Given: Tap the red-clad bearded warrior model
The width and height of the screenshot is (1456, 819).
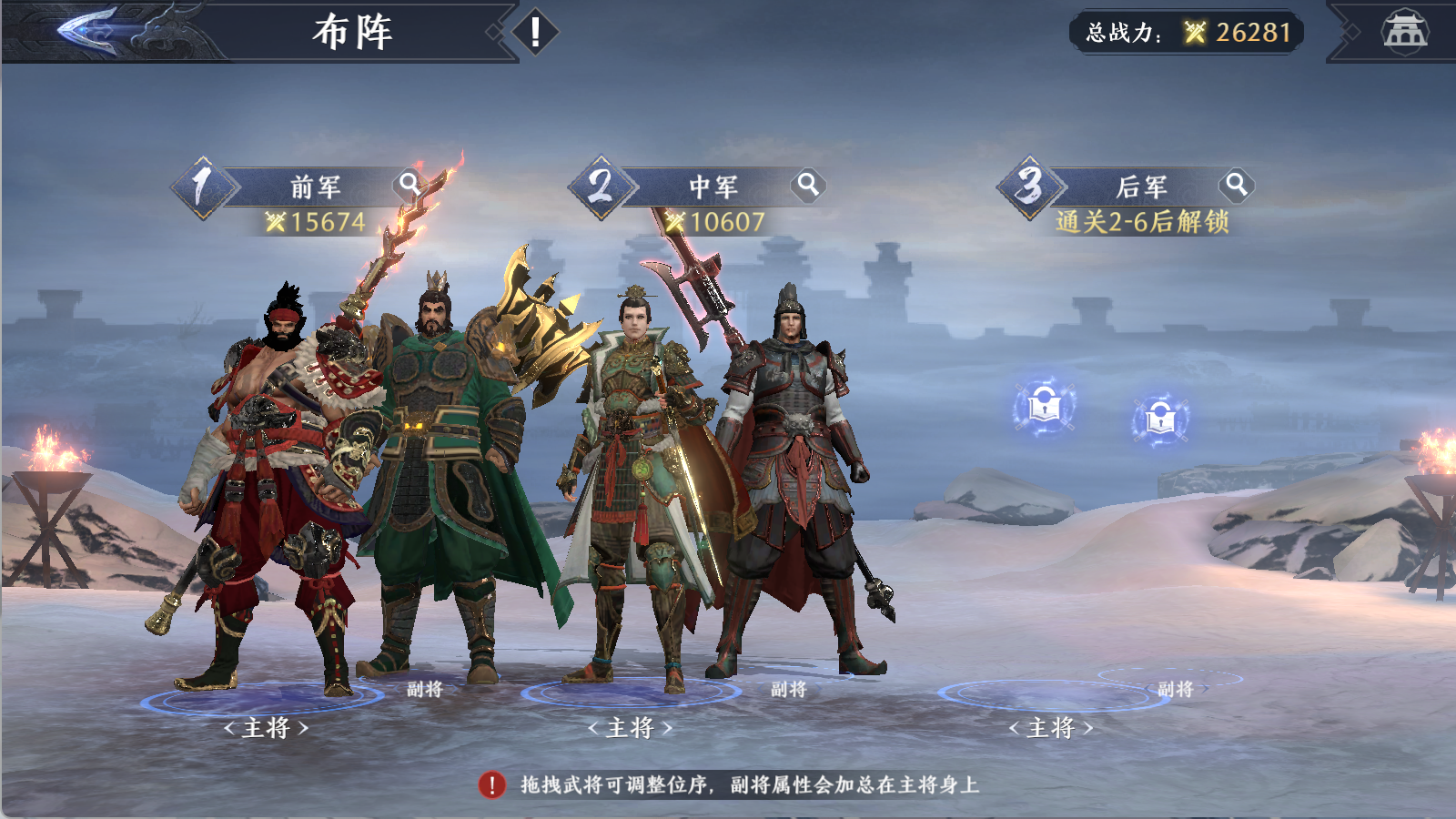Looking at the screenshot, I should click(x=273, y=455).
